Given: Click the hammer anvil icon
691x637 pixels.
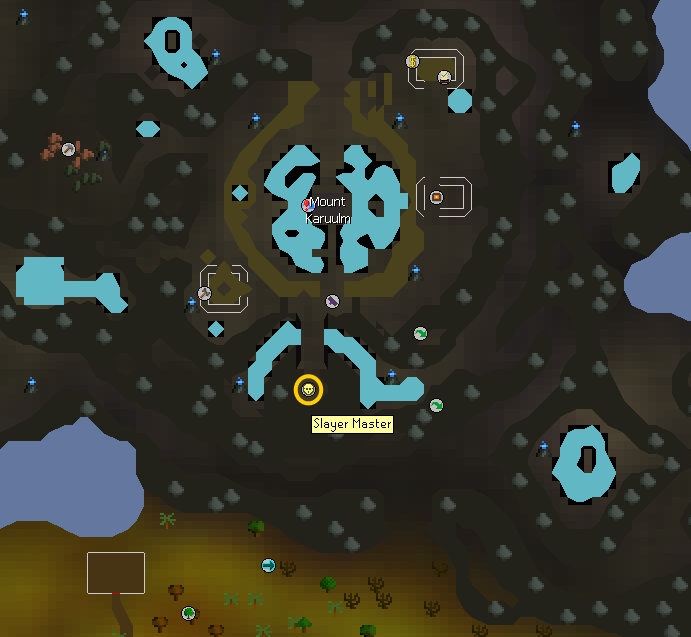Looking at the screenshot, I should pos(204,293).
